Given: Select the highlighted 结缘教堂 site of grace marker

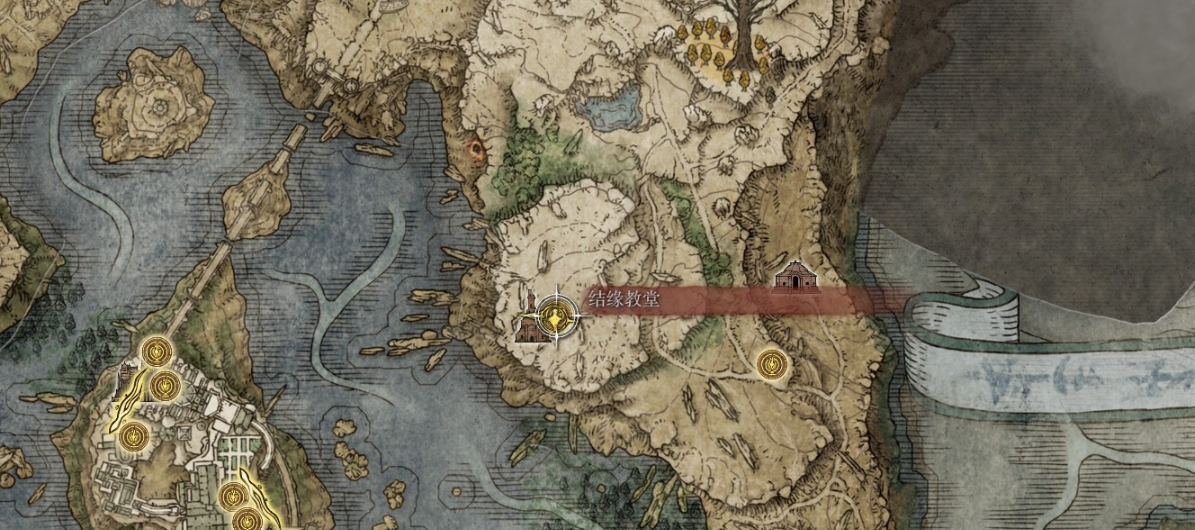Looking at the screenshot, I should tap(552, 318).
